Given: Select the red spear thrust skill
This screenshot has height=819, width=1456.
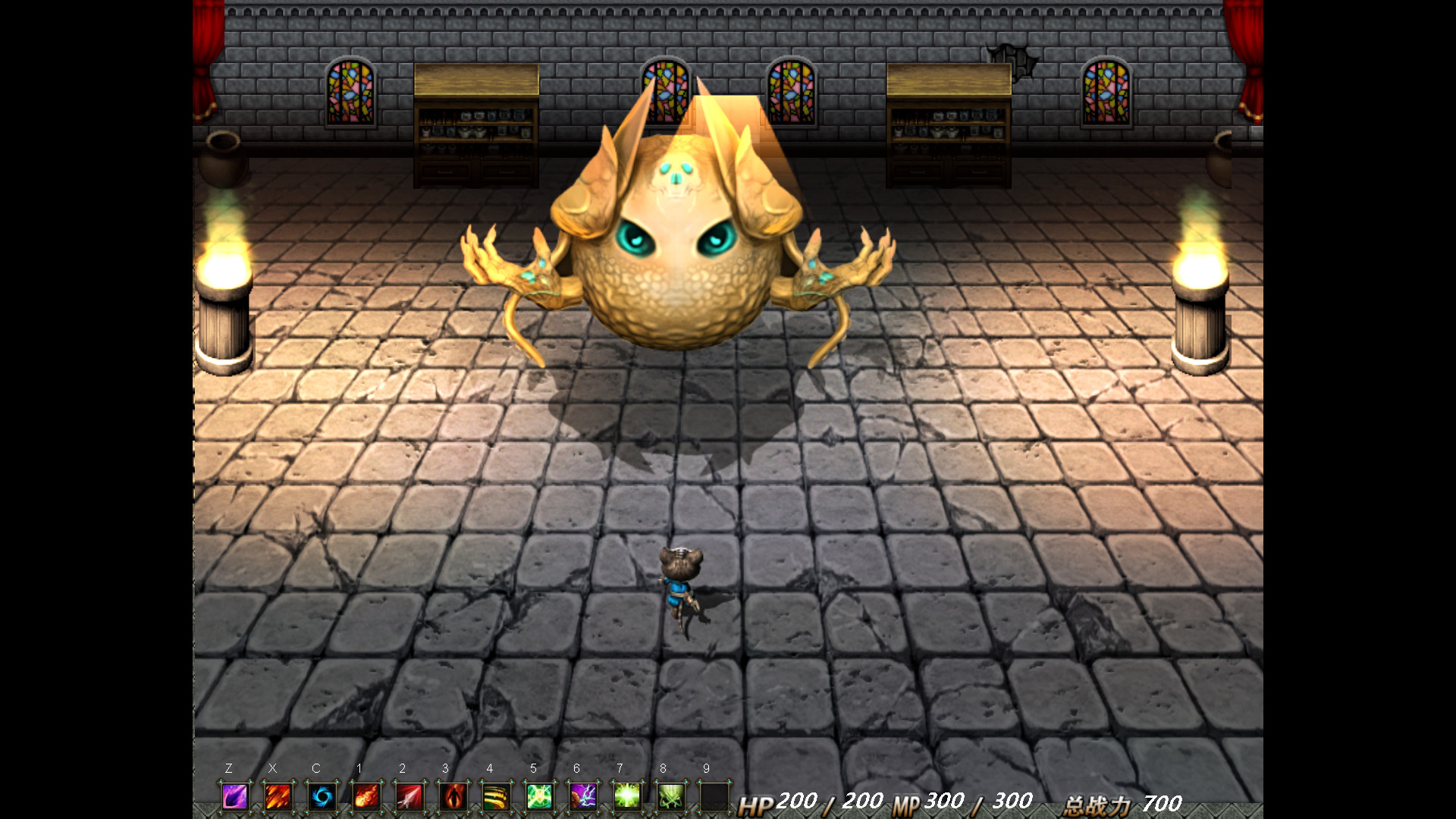Looking at the screenshot, I should (x=409, y=796).
